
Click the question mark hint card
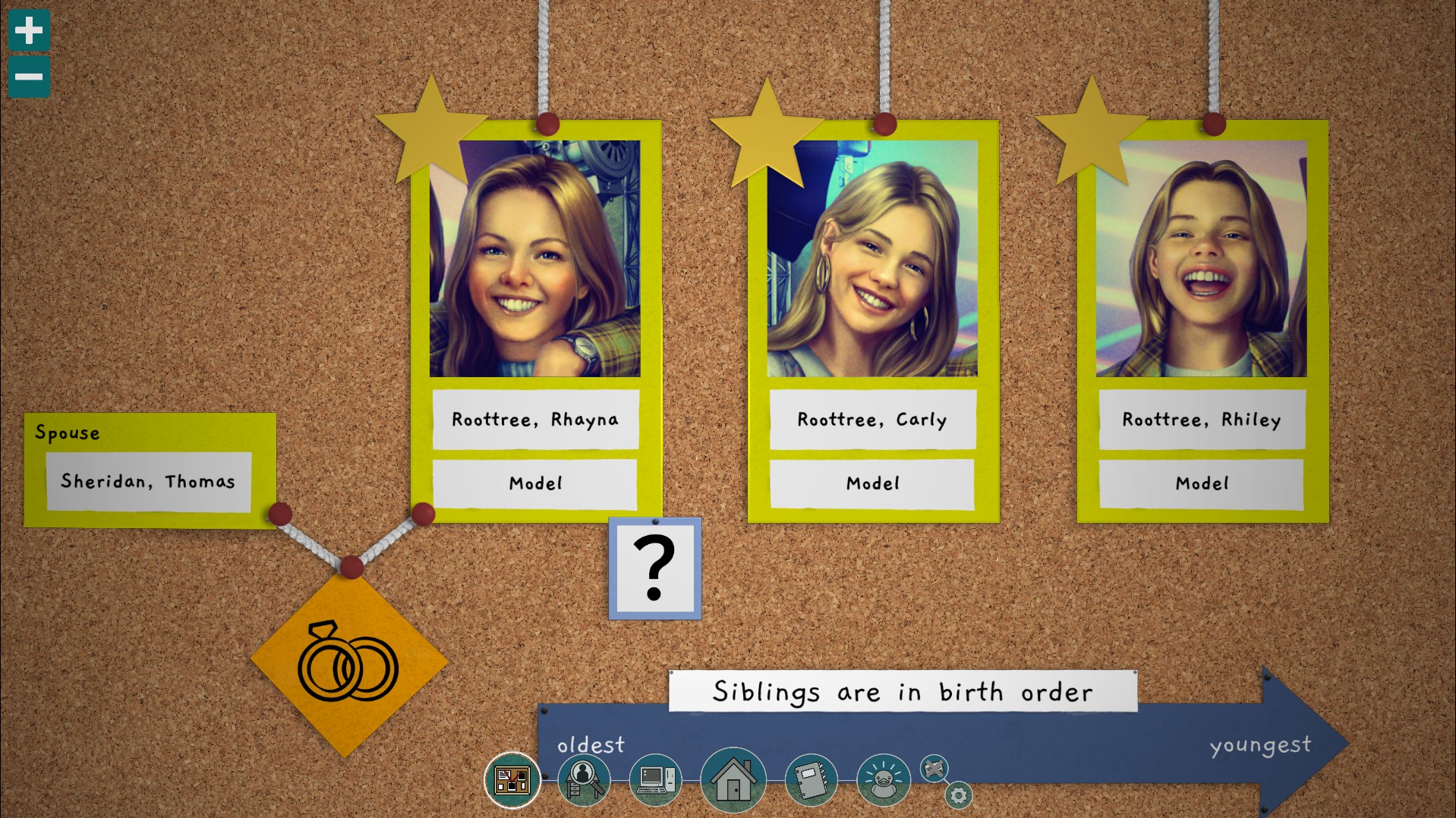point(654,568)
